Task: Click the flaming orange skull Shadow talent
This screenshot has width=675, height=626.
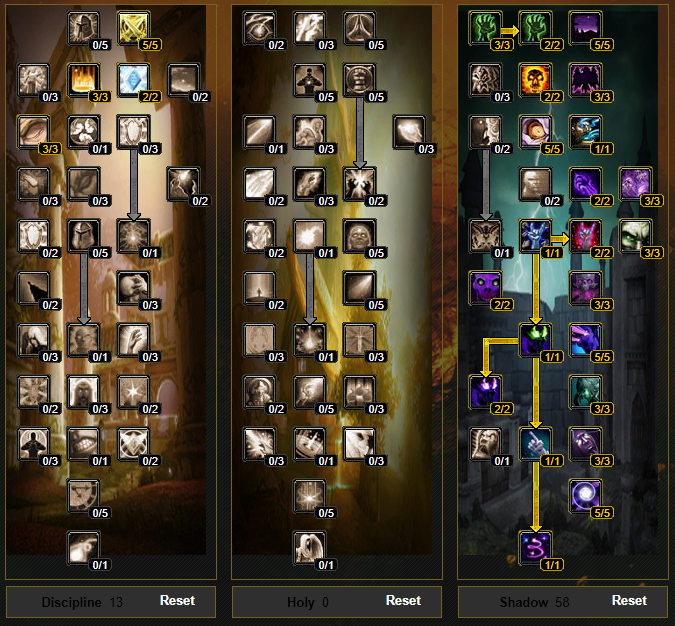Action: pos(535,81)
